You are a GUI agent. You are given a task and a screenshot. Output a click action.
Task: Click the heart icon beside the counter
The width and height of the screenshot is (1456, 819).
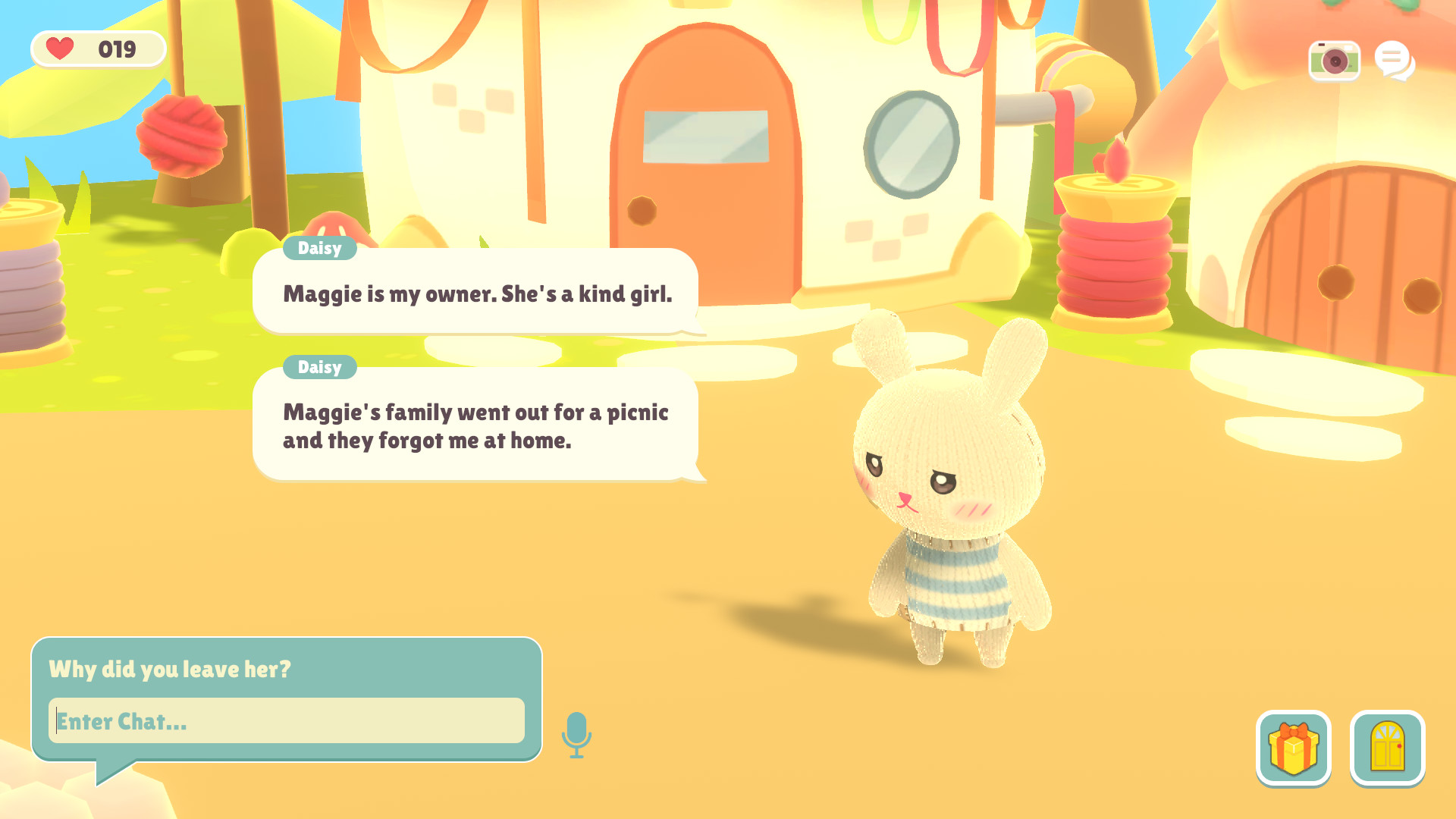coord(60,49)
